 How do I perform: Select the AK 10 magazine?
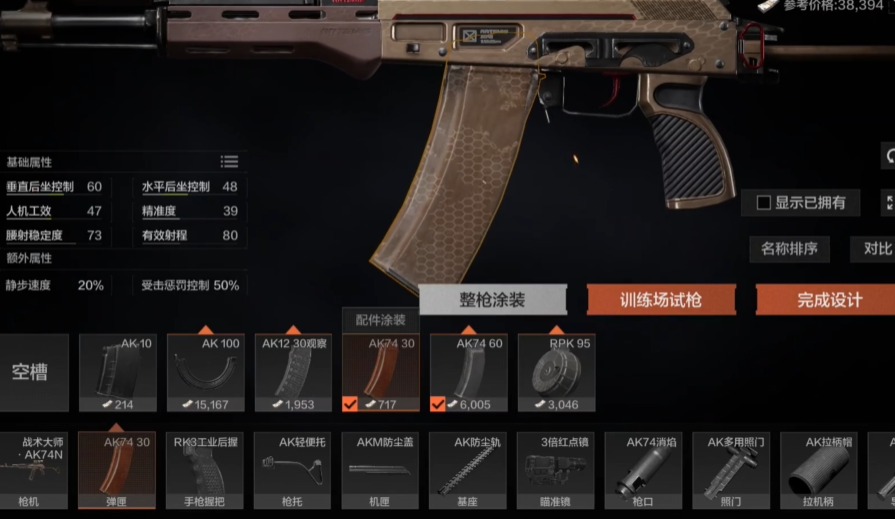click(117, 373)
